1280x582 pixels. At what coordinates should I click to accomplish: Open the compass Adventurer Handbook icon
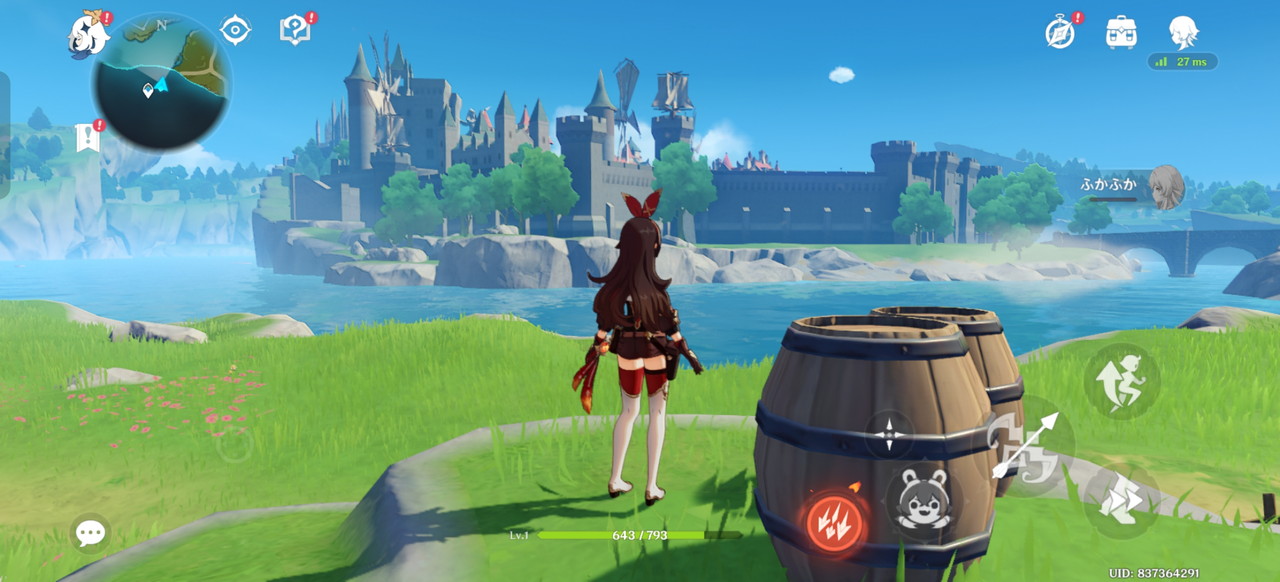(1060, 32)
